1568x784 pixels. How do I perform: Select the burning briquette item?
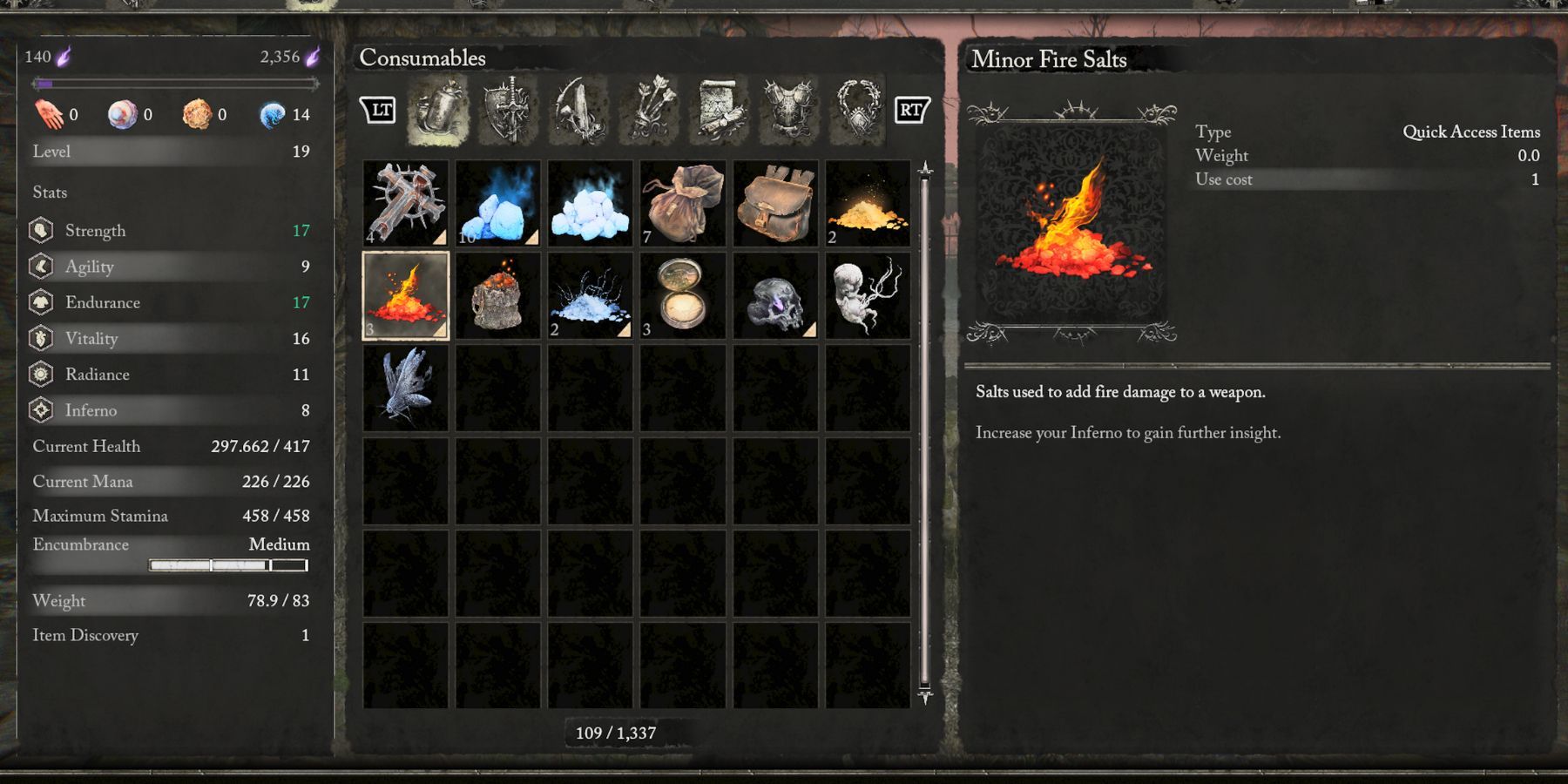point(497,296)
